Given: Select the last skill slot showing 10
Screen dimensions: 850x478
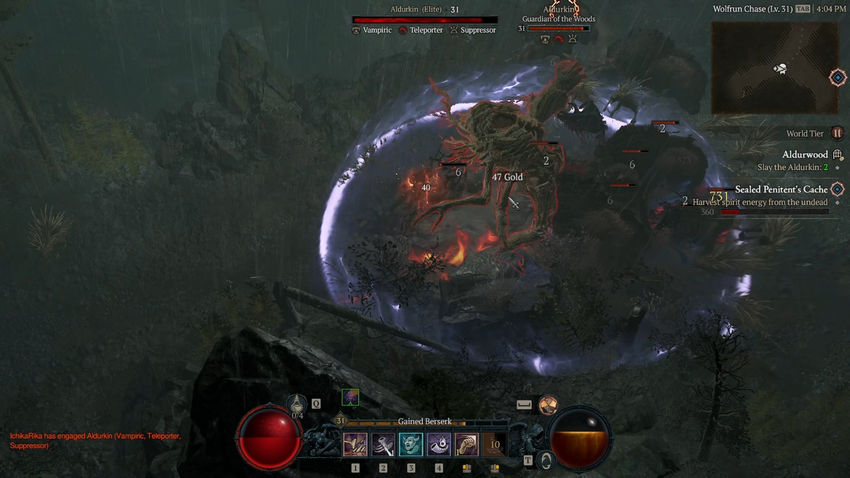Looking at the screenshot, I should 494,444.
